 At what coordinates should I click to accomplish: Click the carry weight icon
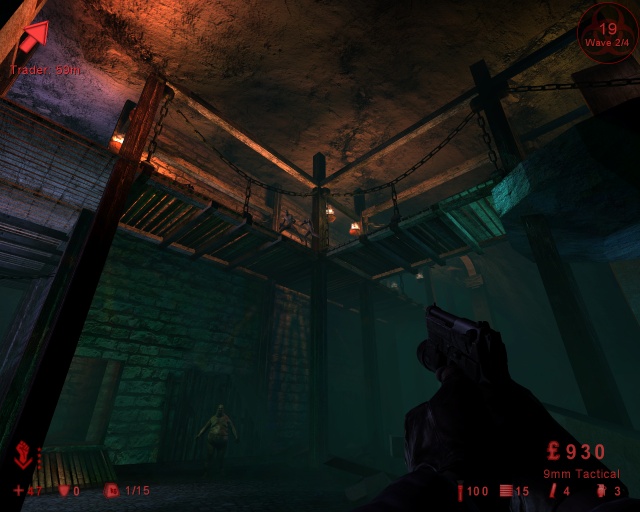click(111, 491)
